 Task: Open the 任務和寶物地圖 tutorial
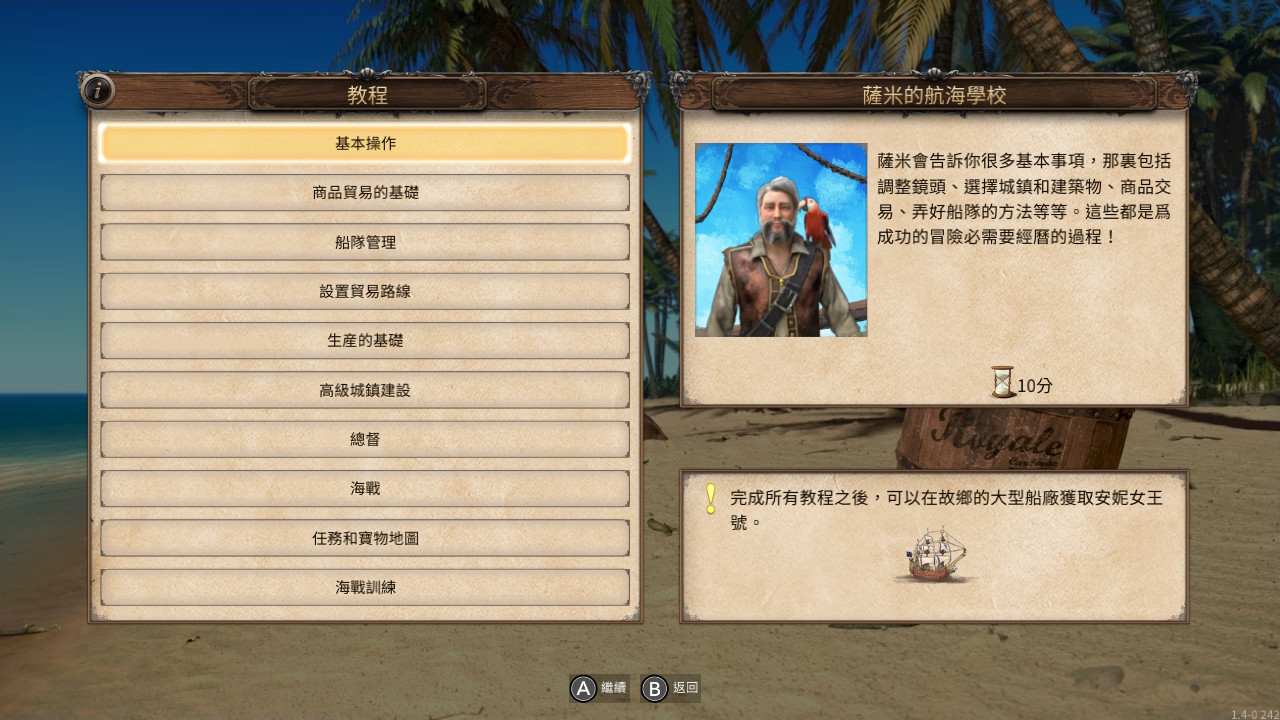365,538
